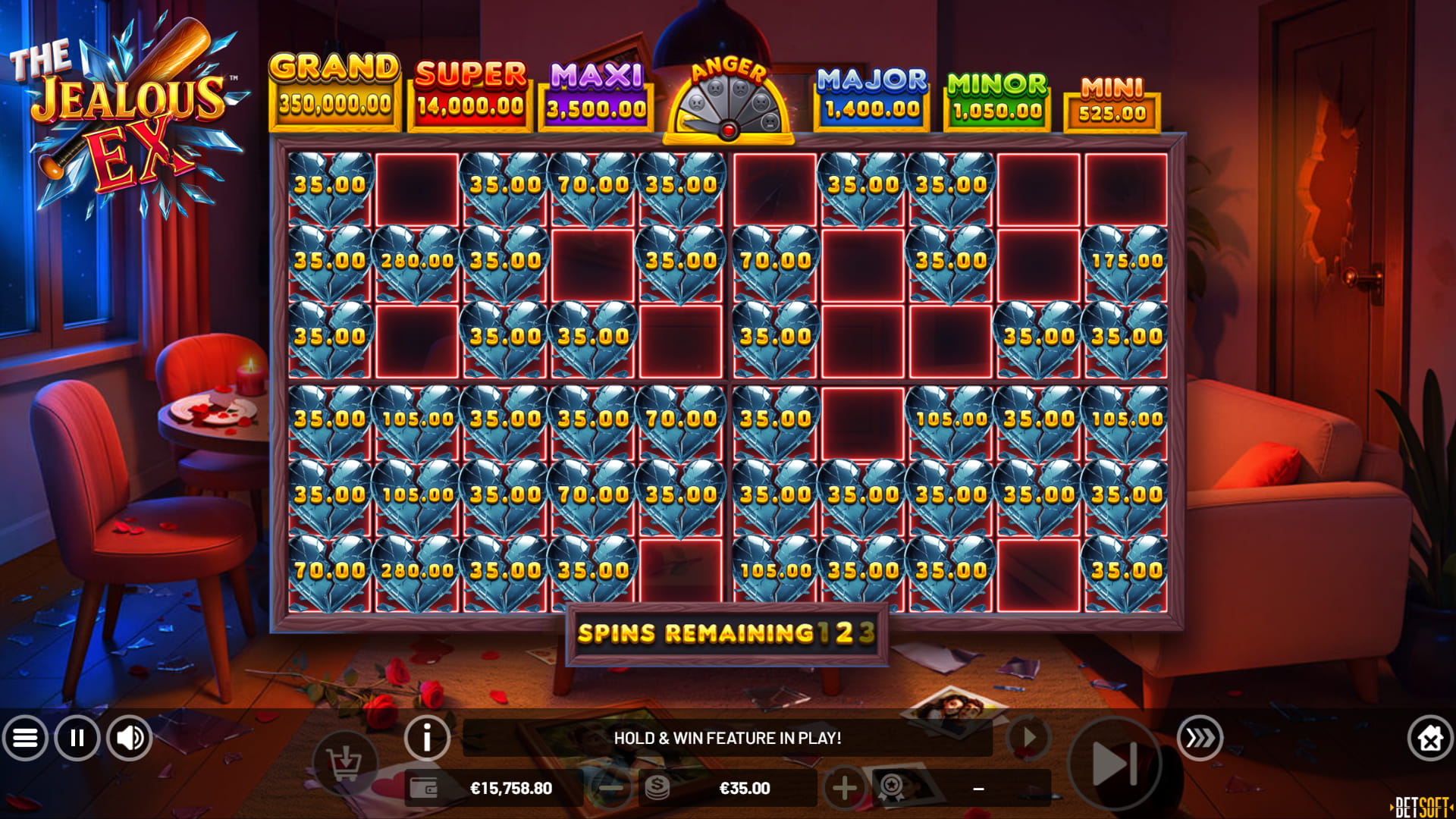This screenshot has height=819, width=1456.
Task: Exit to lobby with the home button
Action: click(1429, 738)
